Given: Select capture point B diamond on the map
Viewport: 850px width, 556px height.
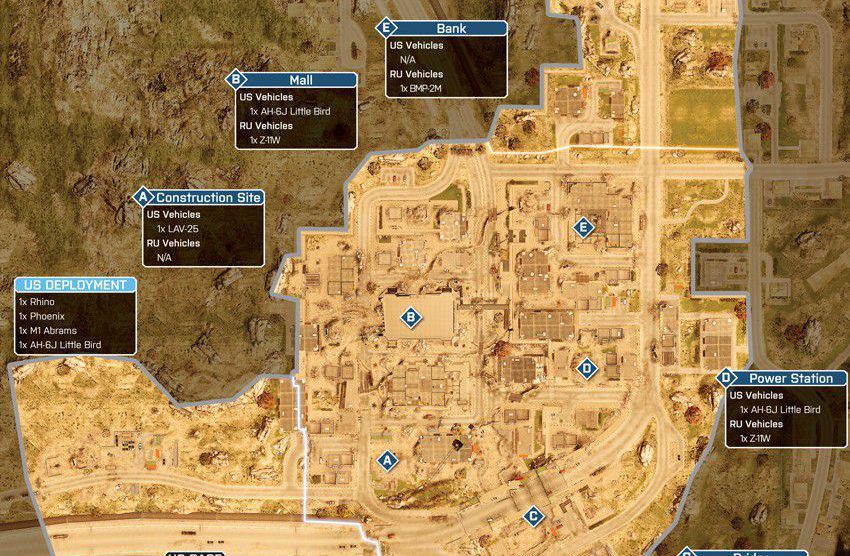Looking at the screenshot, I should click(x=410, y=319).
